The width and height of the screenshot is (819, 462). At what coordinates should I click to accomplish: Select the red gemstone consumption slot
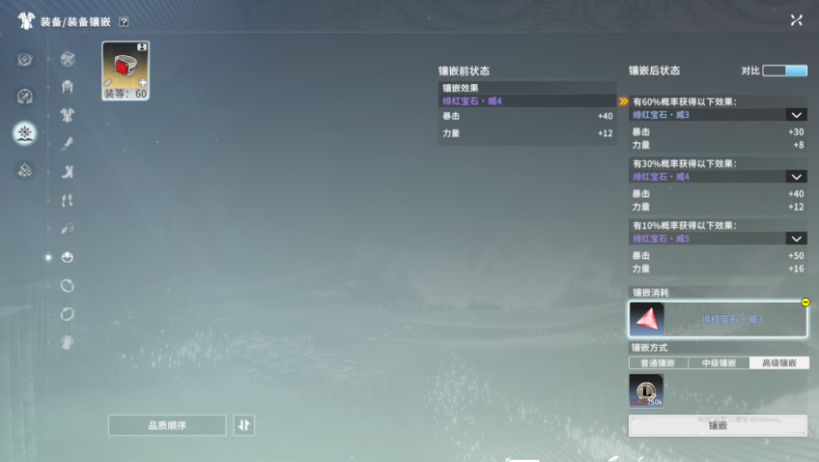coord(647,319)
